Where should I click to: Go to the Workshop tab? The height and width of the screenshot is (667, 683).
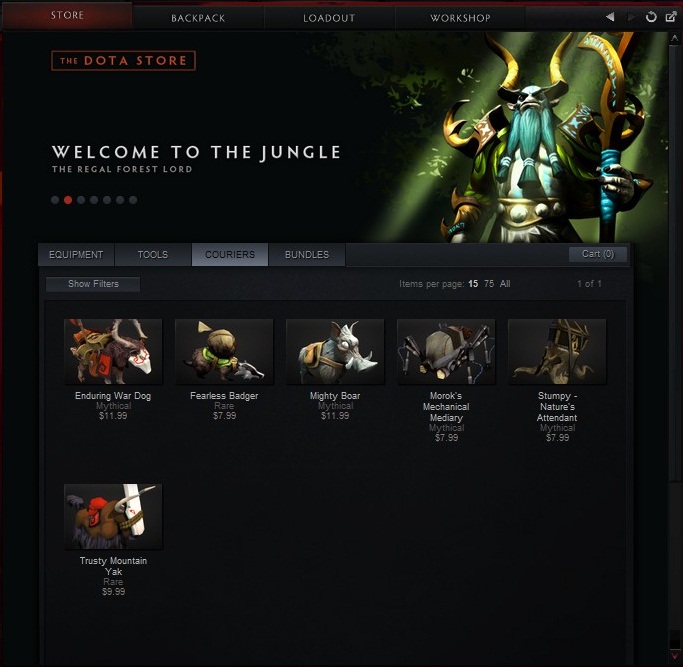(460, 18)
